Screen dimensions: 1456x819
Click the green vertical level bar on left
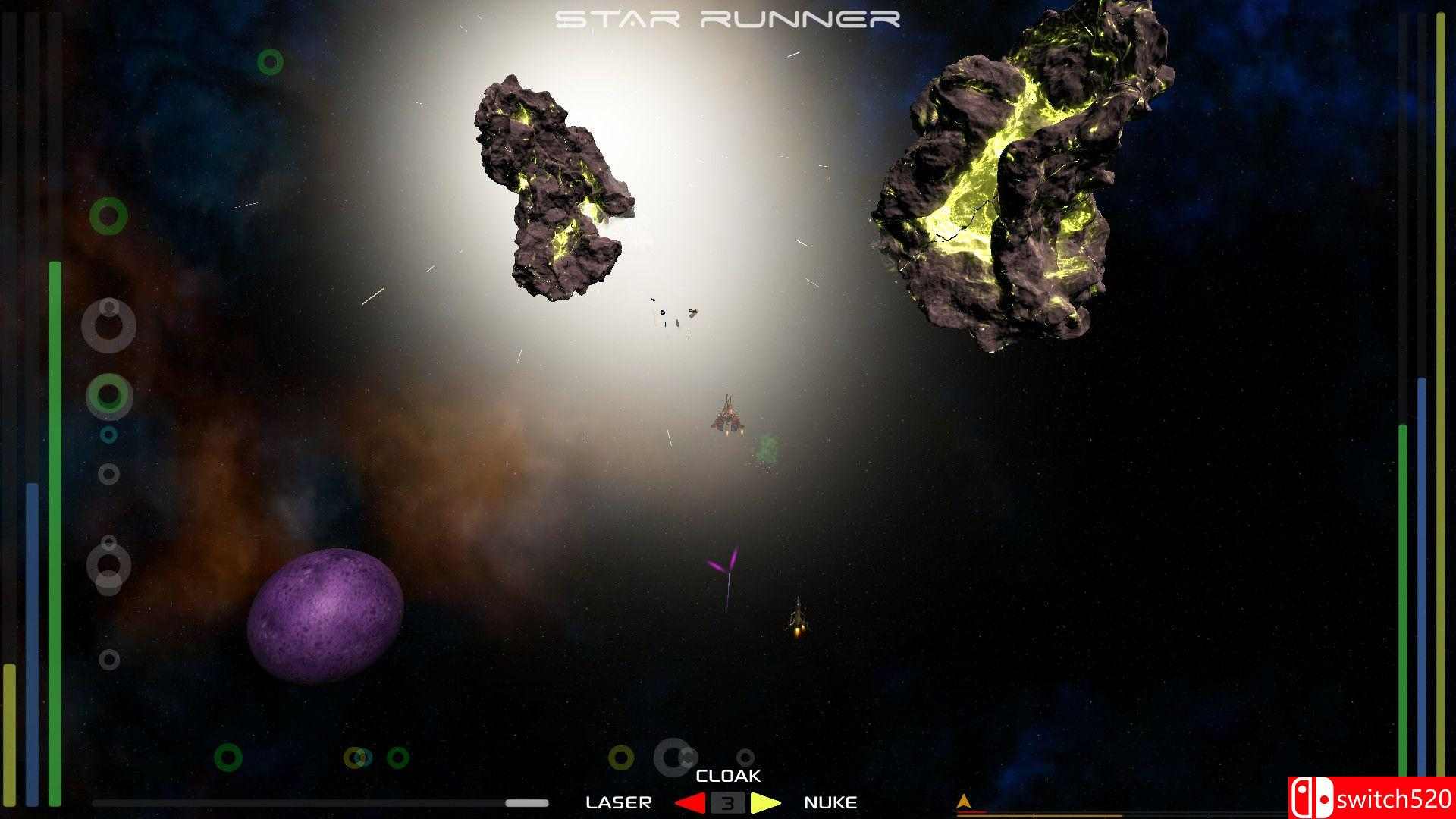(55, 531)
